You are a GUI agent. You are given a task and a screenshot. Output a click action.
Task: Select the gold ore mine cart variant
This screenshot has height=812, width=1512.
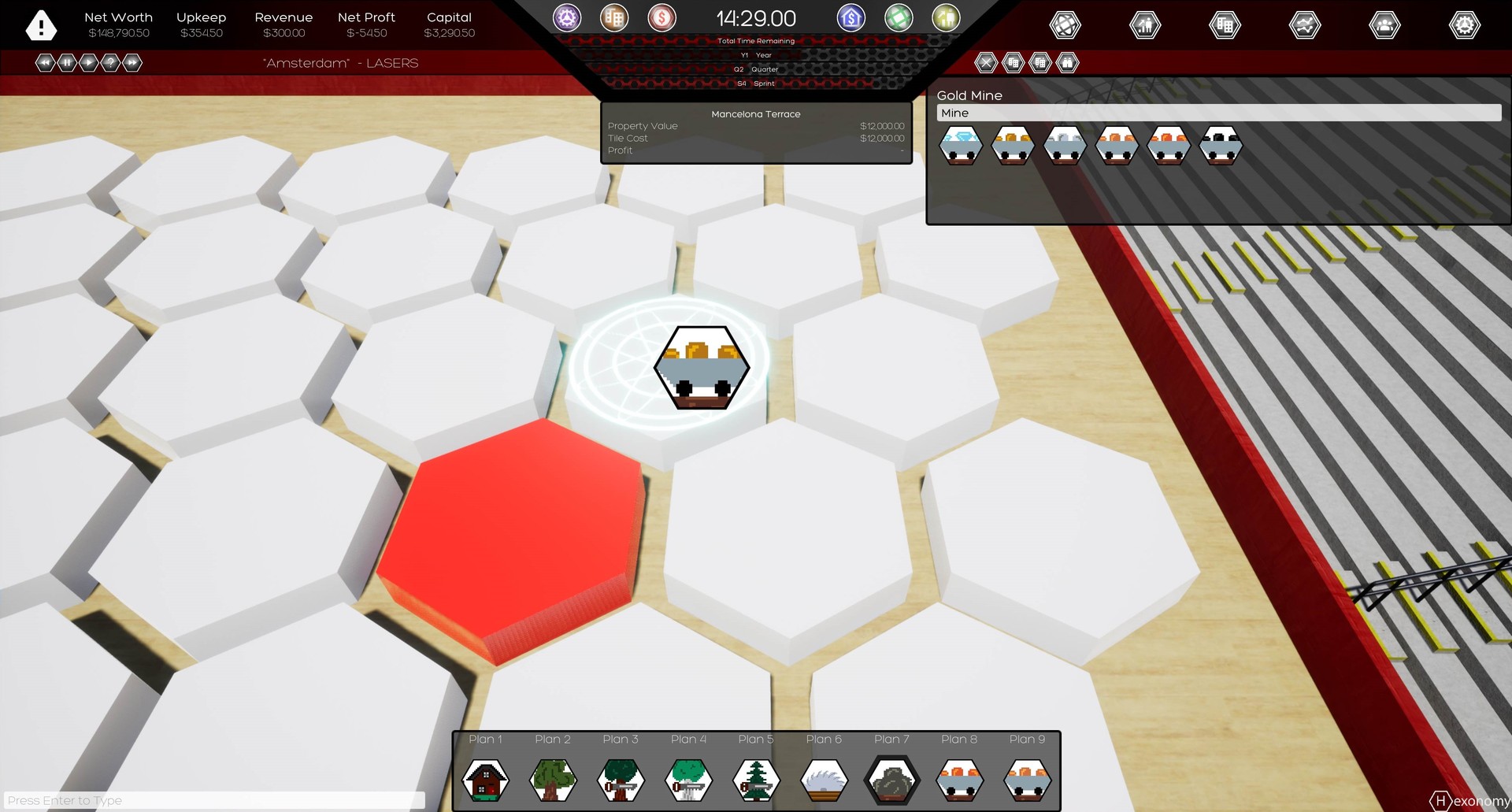click(1014, 145)
